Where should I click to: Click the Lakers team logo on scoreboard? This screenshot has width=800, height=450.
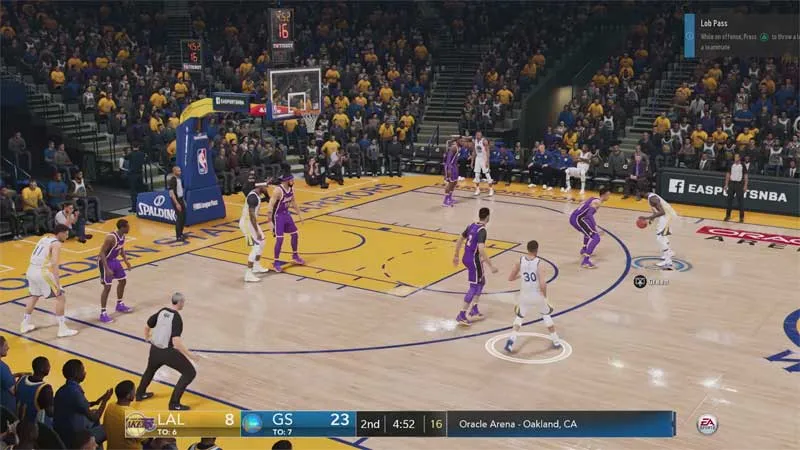point(138,424)
